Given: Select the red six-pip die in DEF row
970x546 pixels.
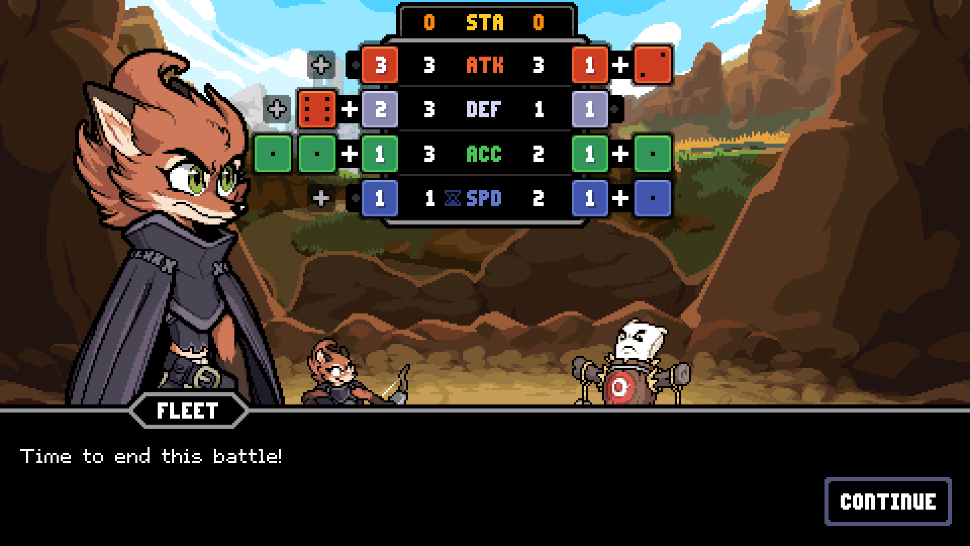Looking at the screenshot, I should 319,109.
